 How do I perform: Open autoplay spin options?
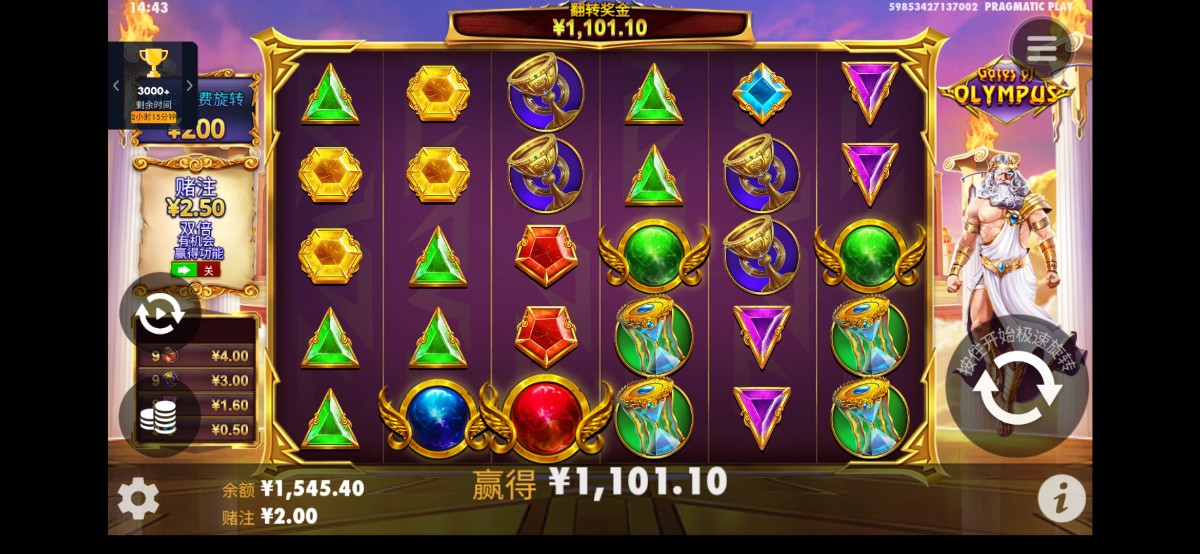click(159, 315)
